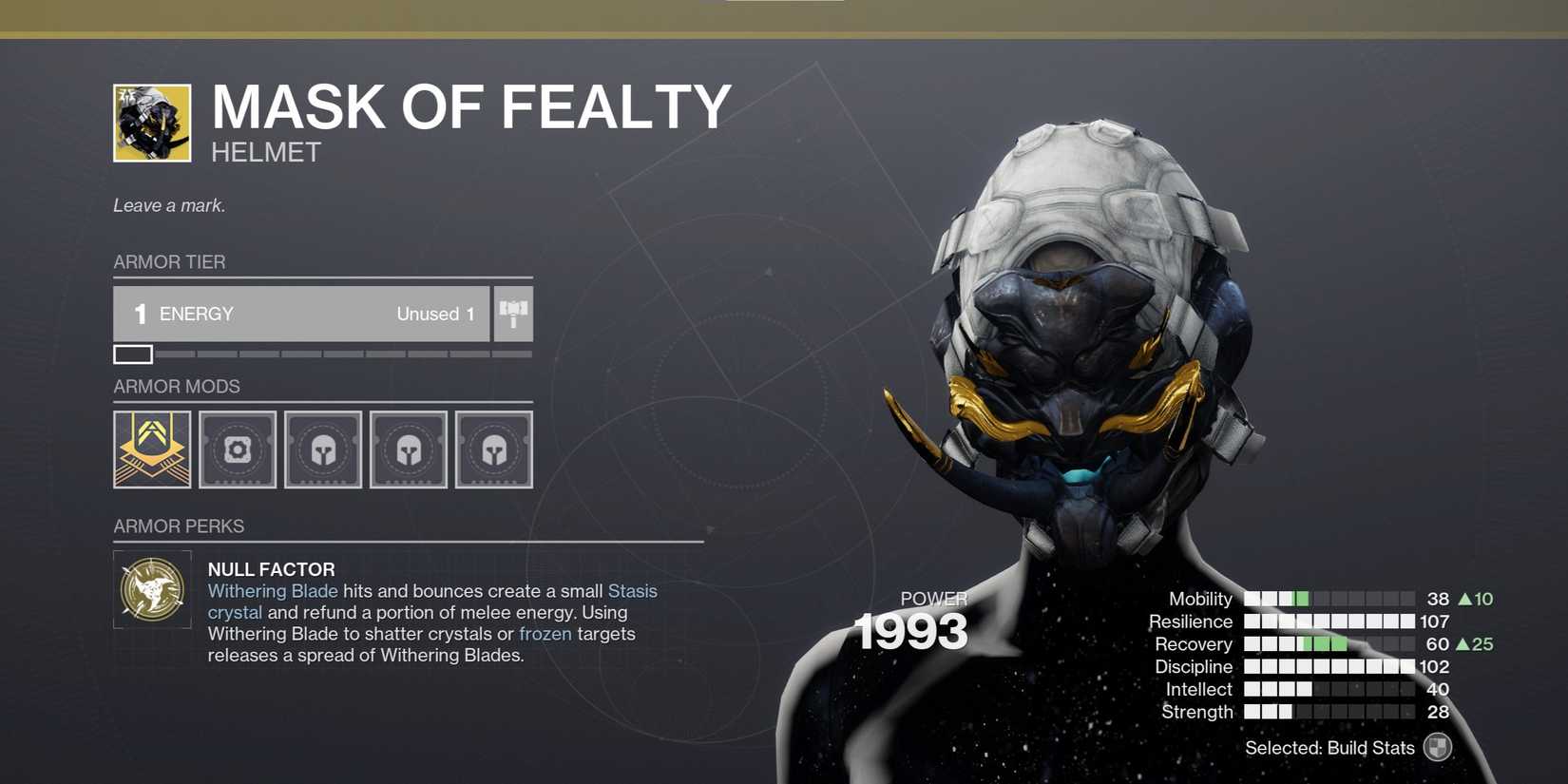Open the general armor mod socket with gear icon
The height and width of the screenshot is (784, 1568).
(237, 449)
